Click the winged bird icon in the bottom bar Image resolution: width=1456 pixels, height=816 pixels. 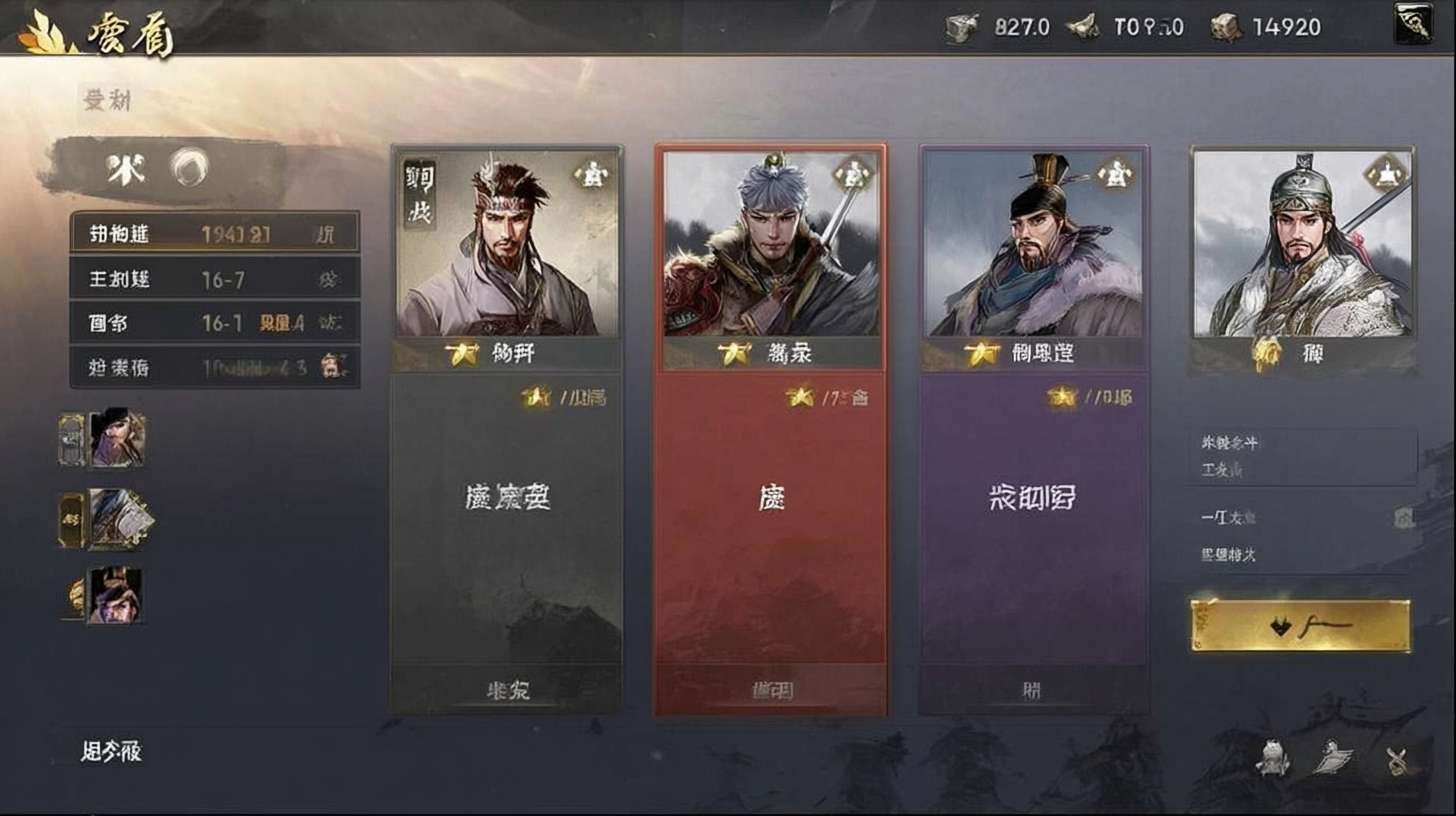pos(1333,759)
